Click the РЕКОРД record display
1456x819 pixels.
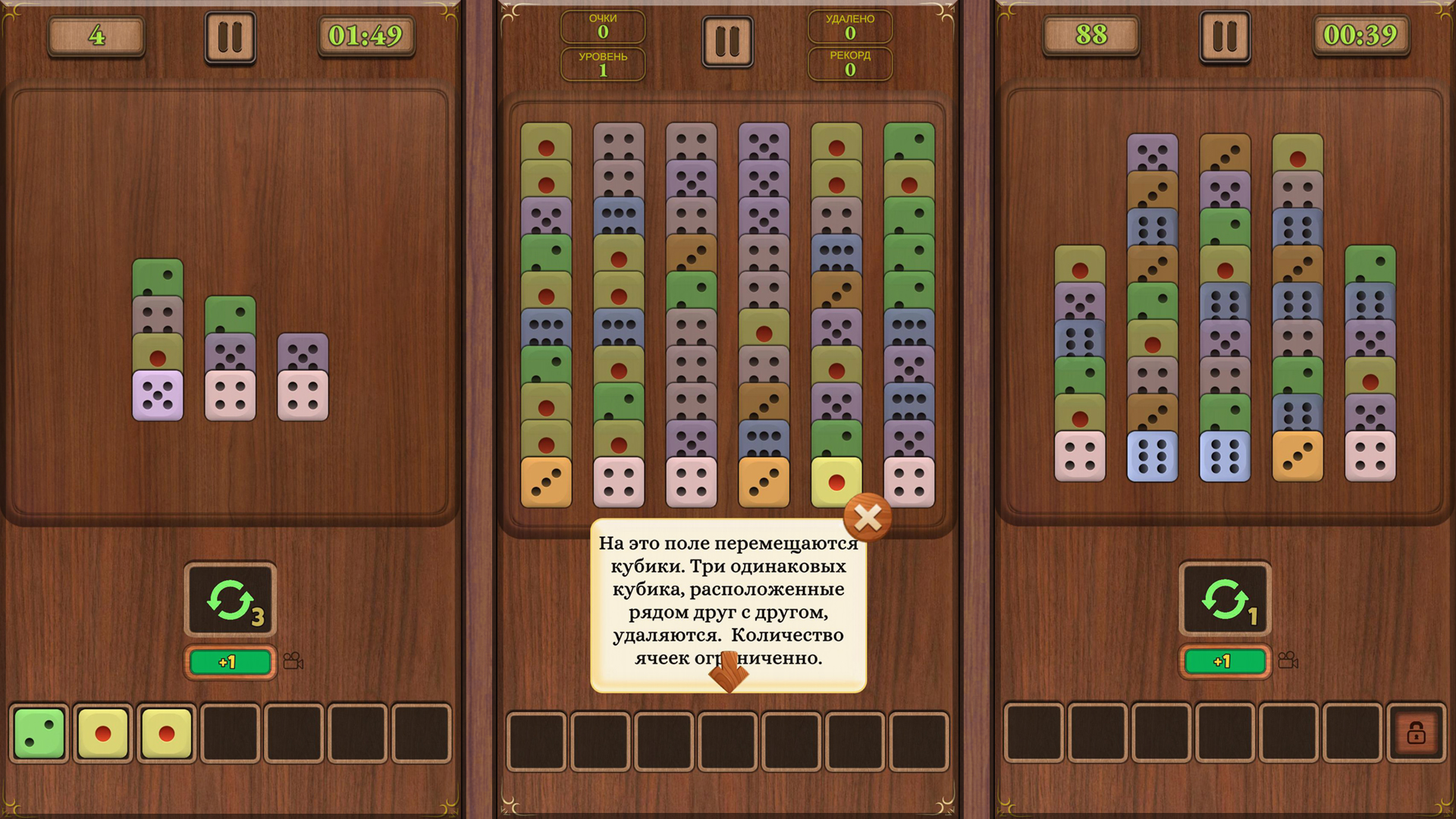click(851, 64)
